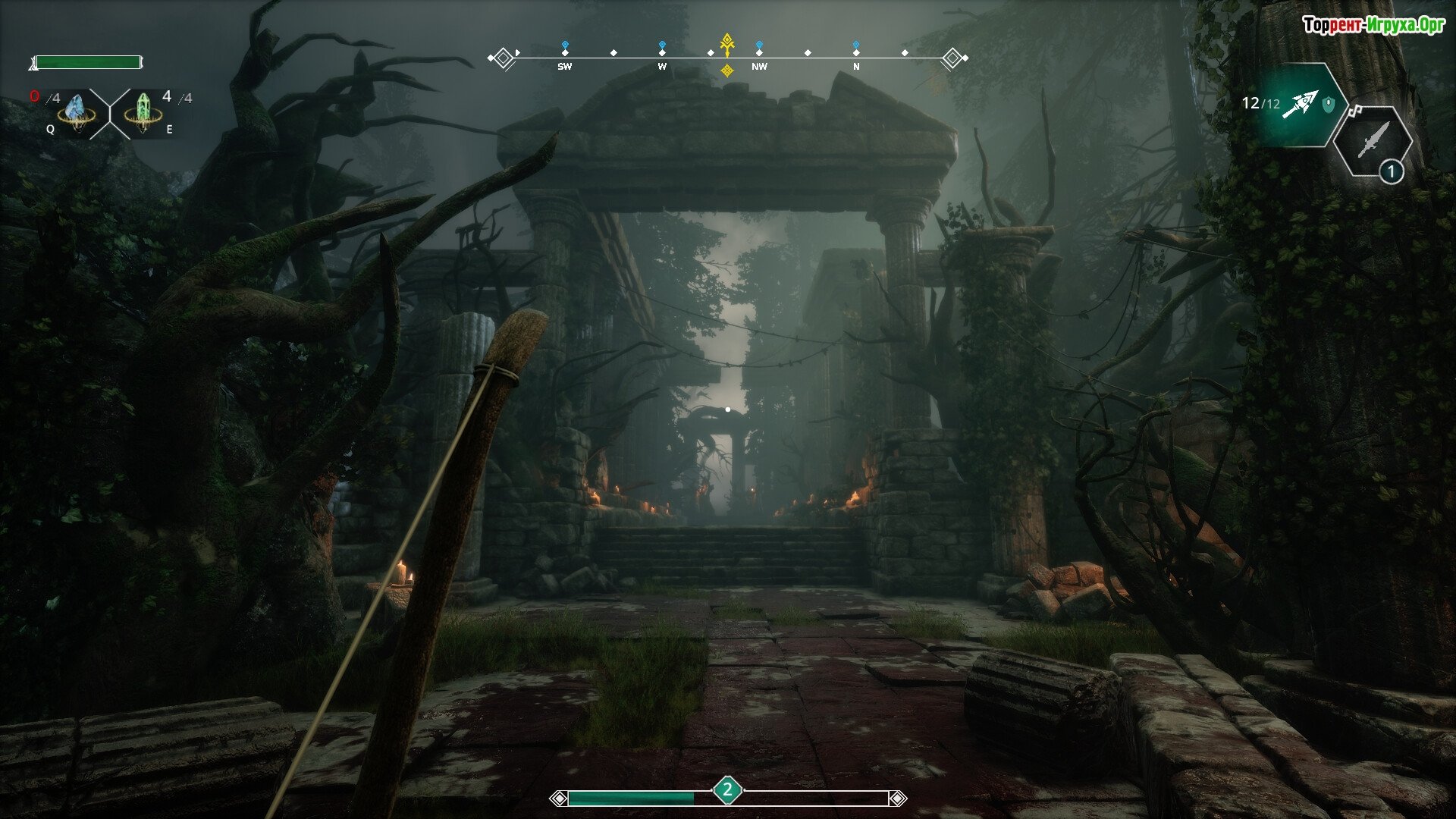Screen dimensions: 1456x819
Task: Select the green crystal consumable slot
Action: pyautogui.click(x=143, y=112)
